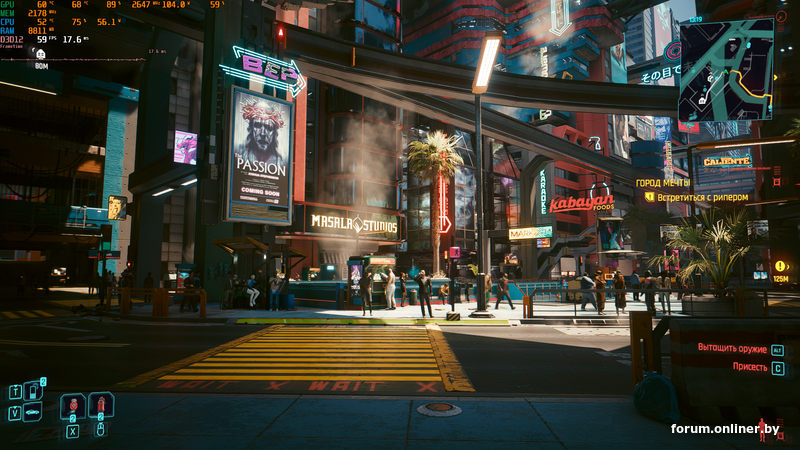Image resolution: width=800 pixels, height=450 pixels.
Task: Open the minimap in the corner
Action: coord(726,70)
